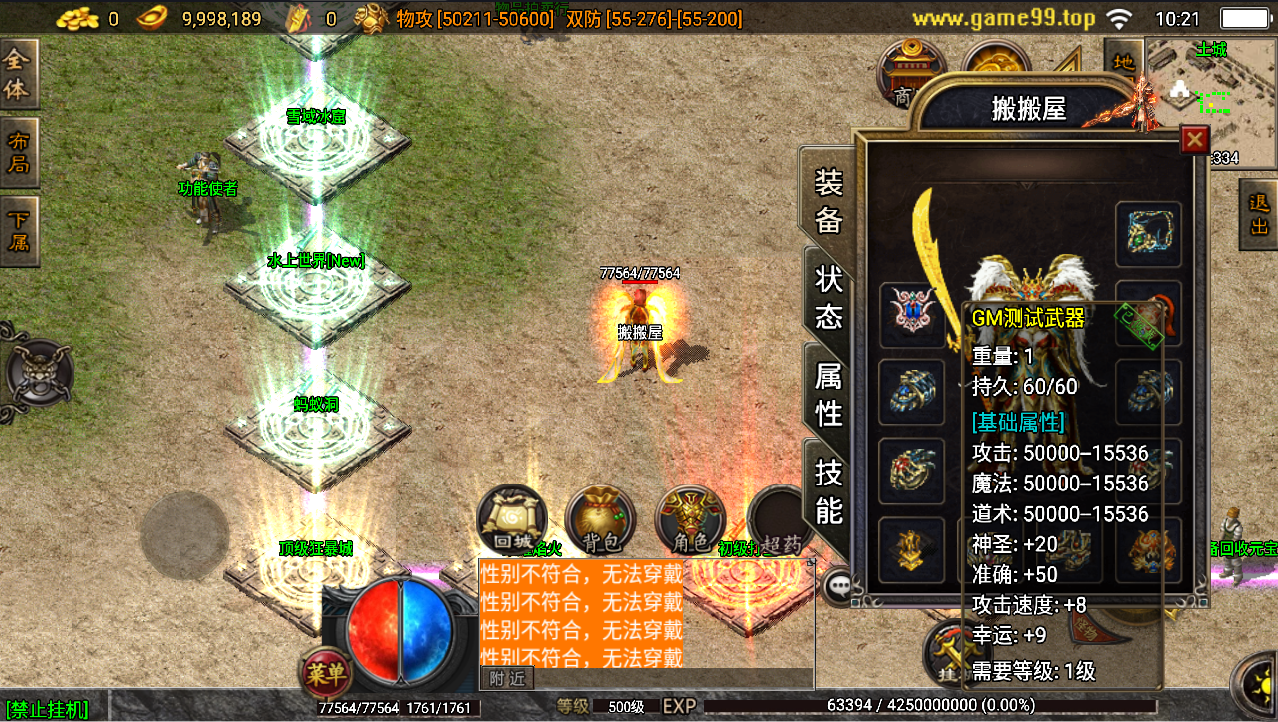Select the 技能 skills tab
1278x722 pixels.
(829, 490)
